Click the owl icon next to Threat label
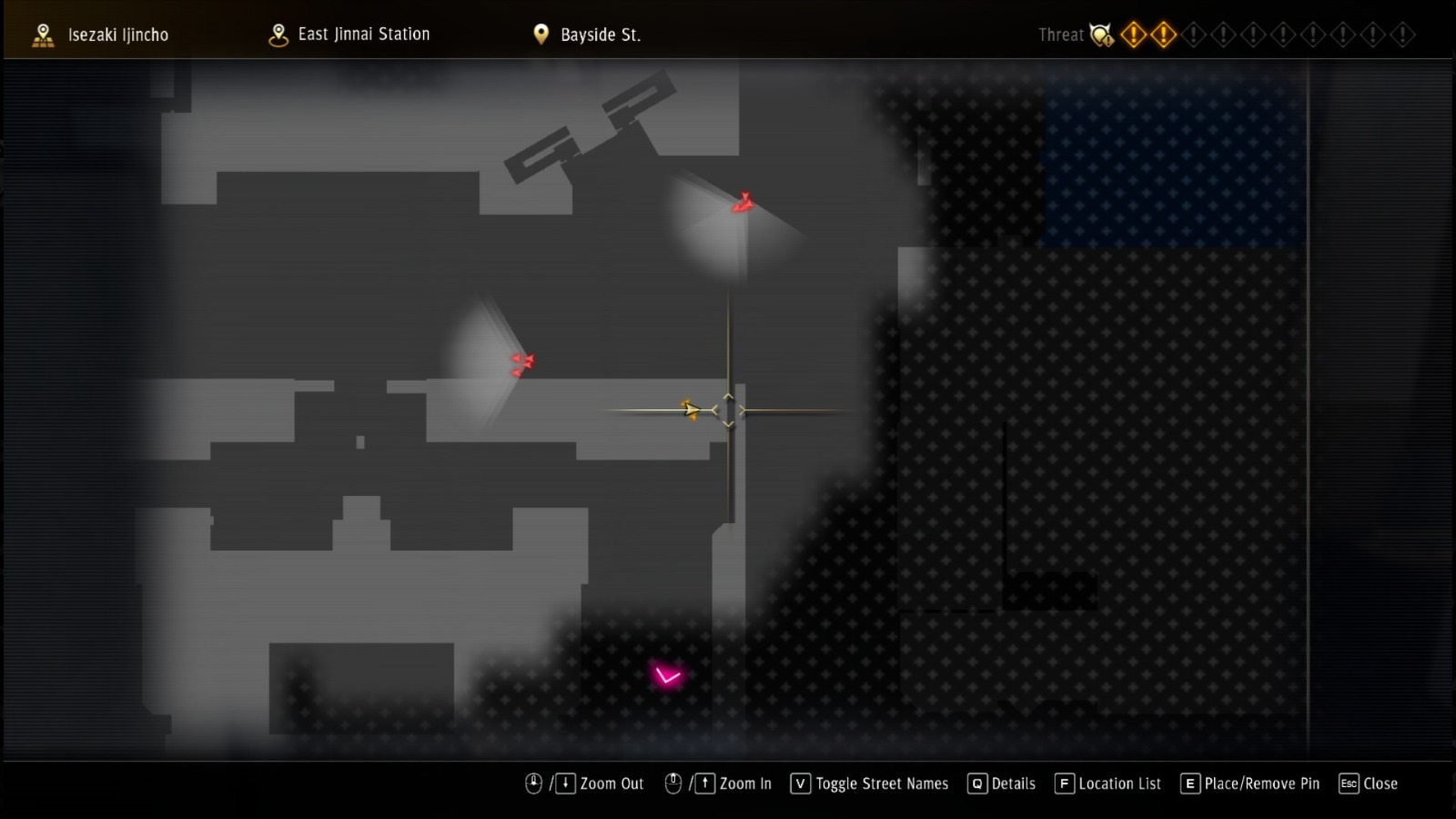The image size is (1456, 819). (1101, 35)
